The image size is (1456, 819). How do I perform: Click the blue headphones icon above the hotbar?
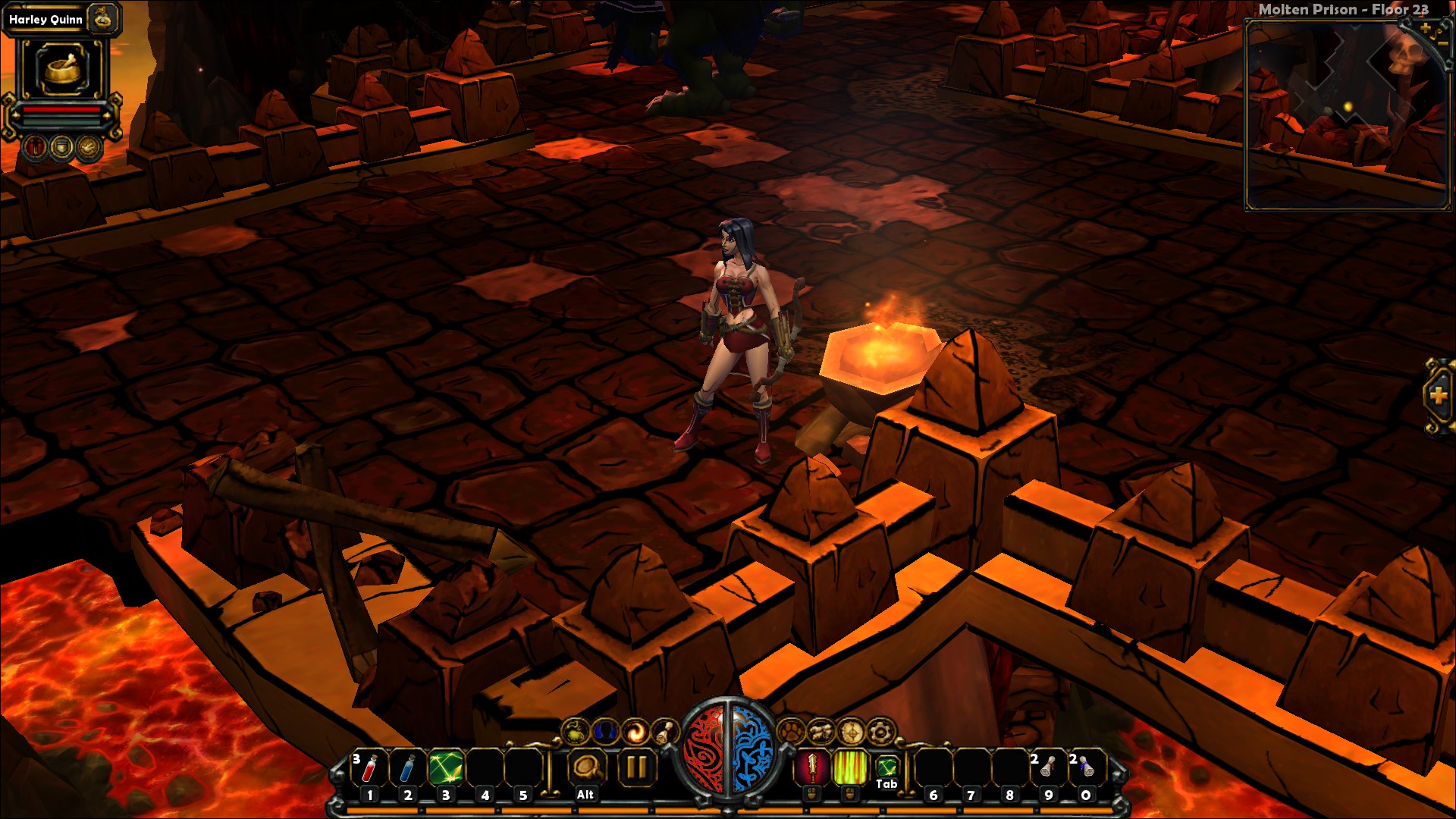tap(605, 732)
